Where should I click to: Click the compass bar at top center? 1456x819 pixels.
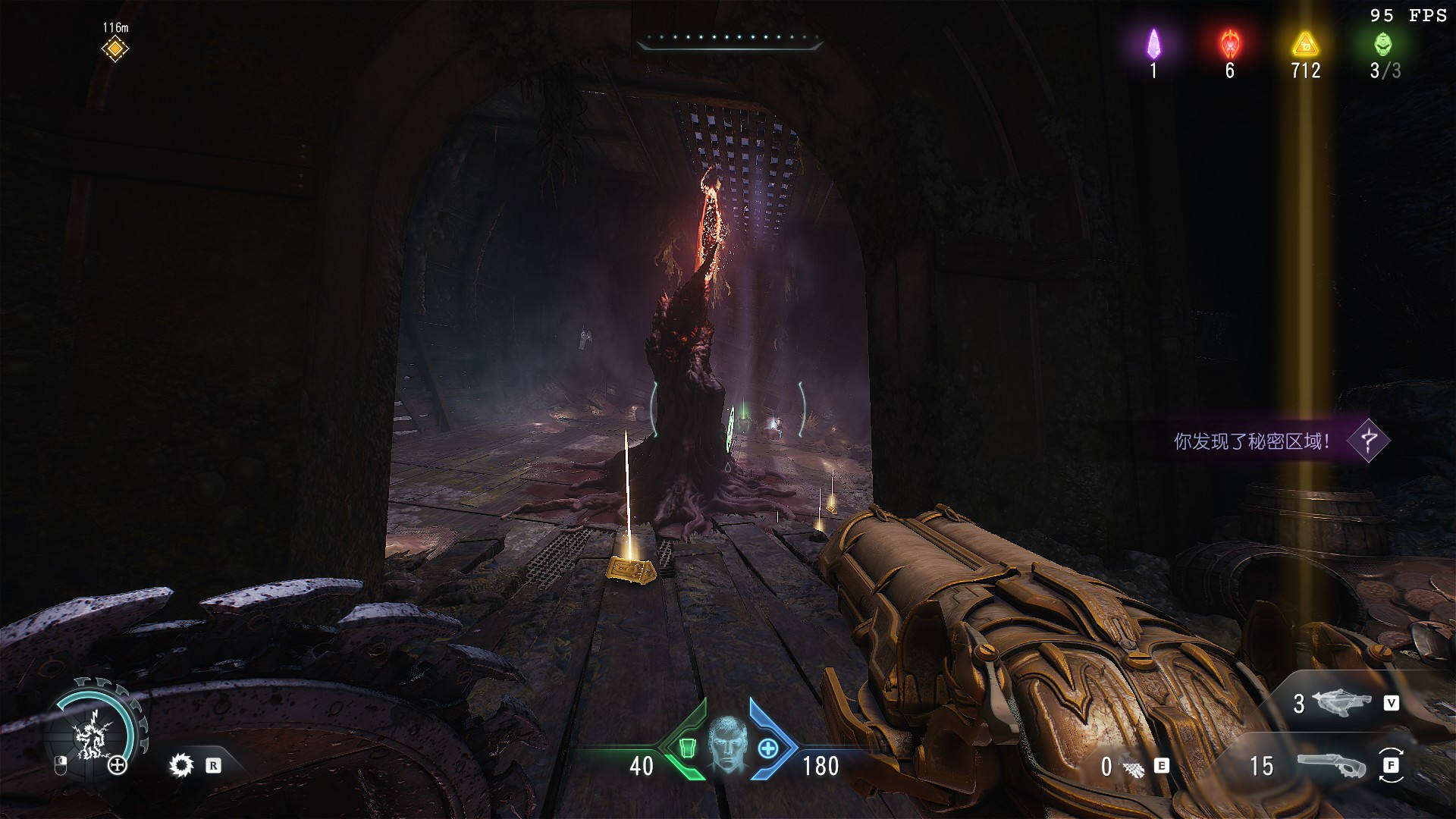[x=730, y=40]
